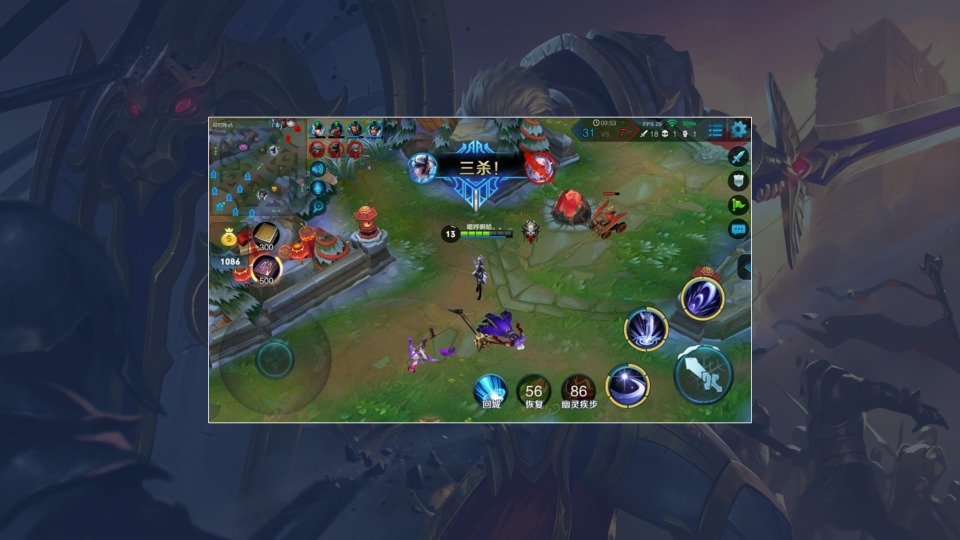
Task: Open the scoreboard list icon
Action: coord(715,130)
